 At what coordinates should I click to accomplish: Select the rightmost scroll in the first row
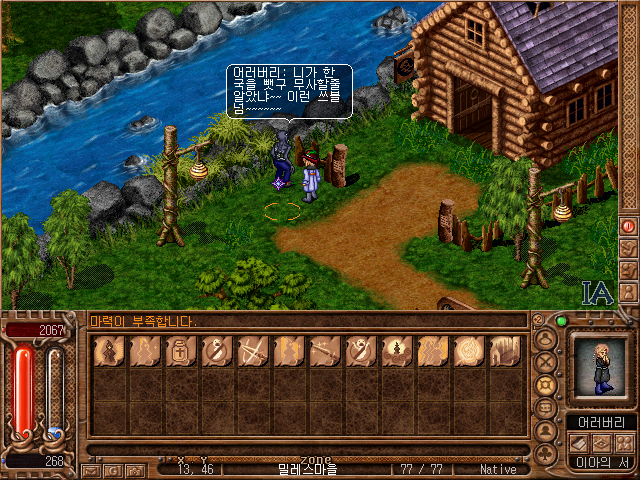coord(505,351)
